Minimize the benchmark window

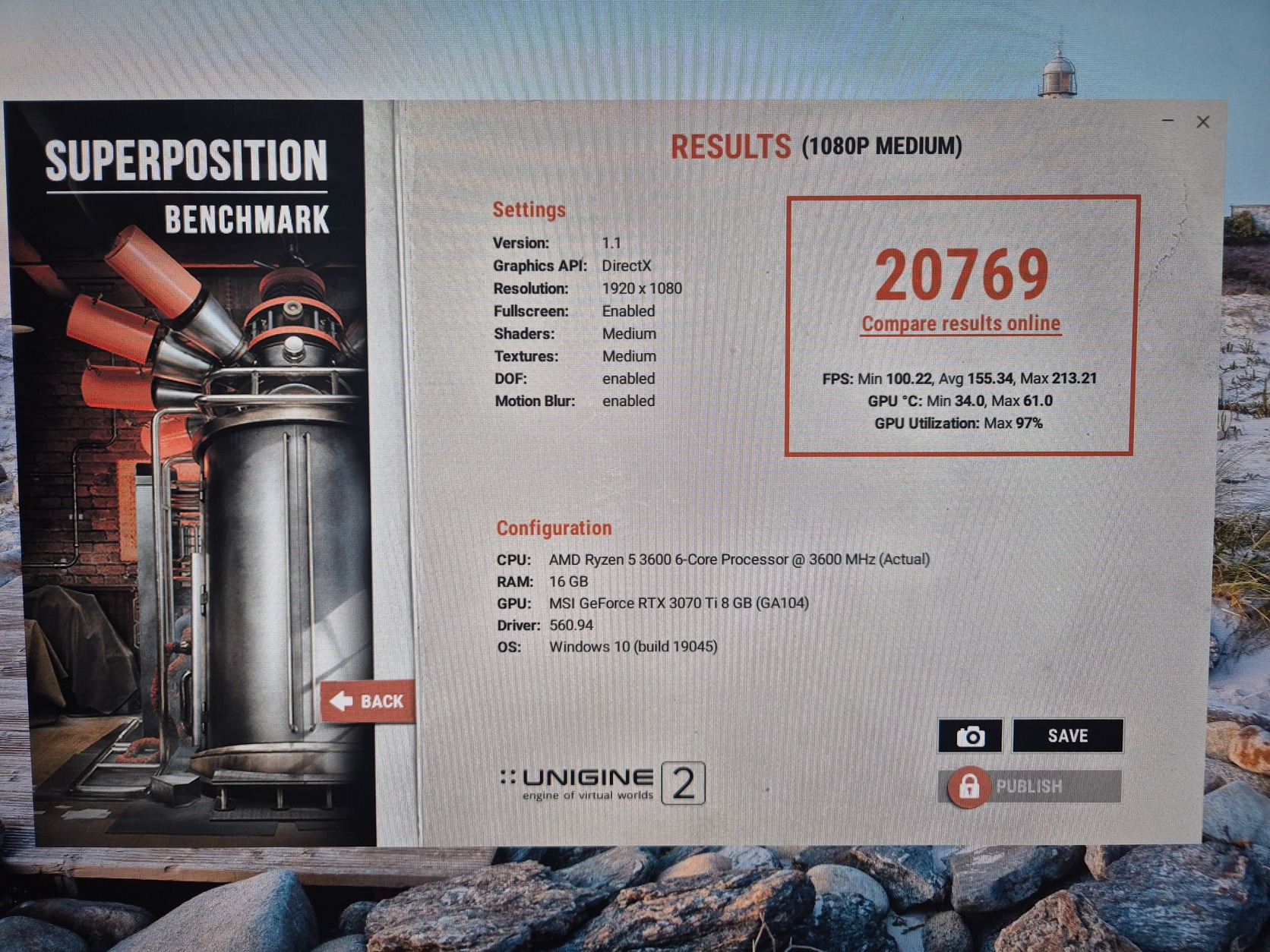(x=1168, y=121)
